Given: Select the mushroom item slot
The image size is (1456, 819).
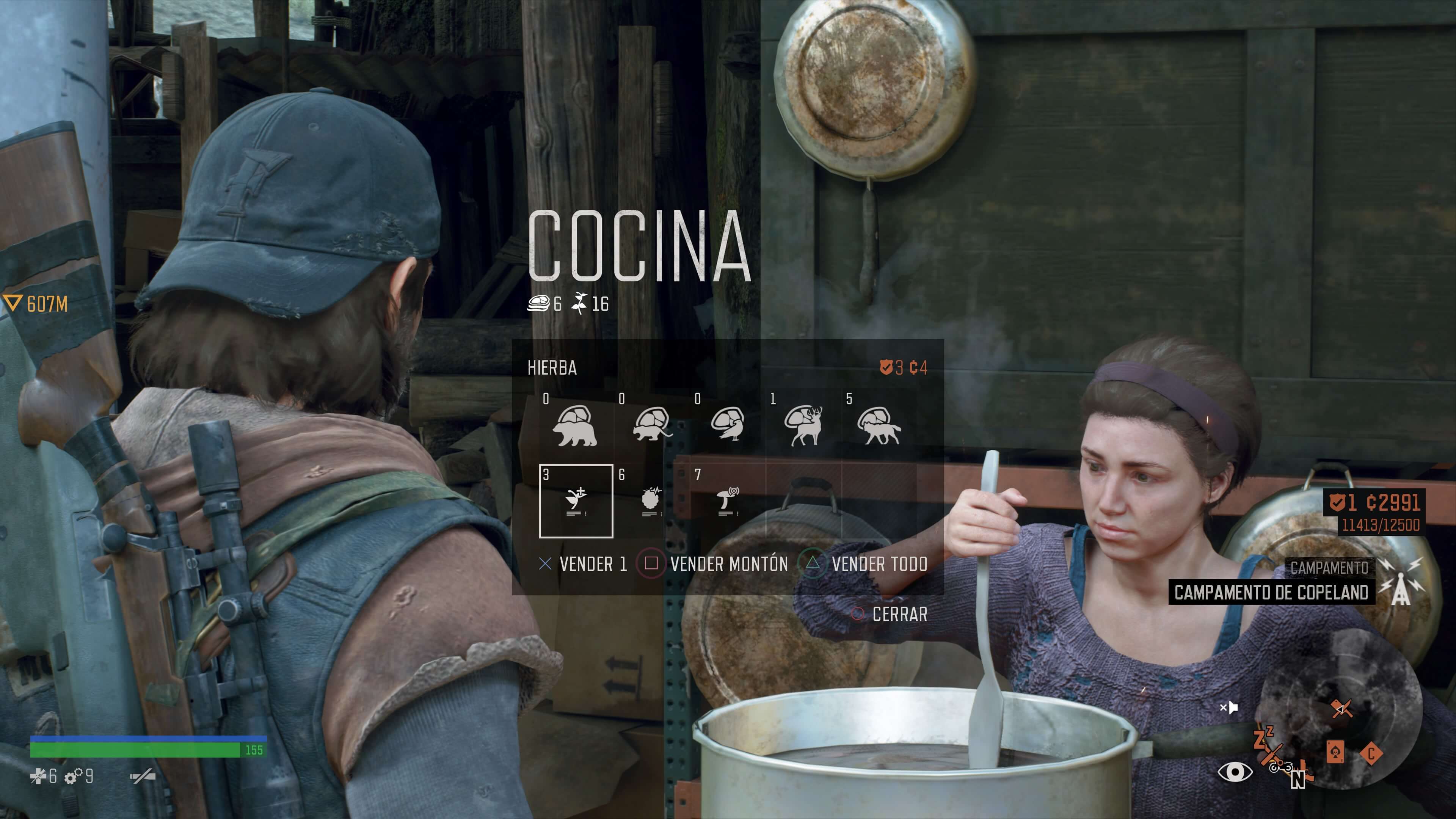Looking at the screenshot, I should (x=728, y=501).
